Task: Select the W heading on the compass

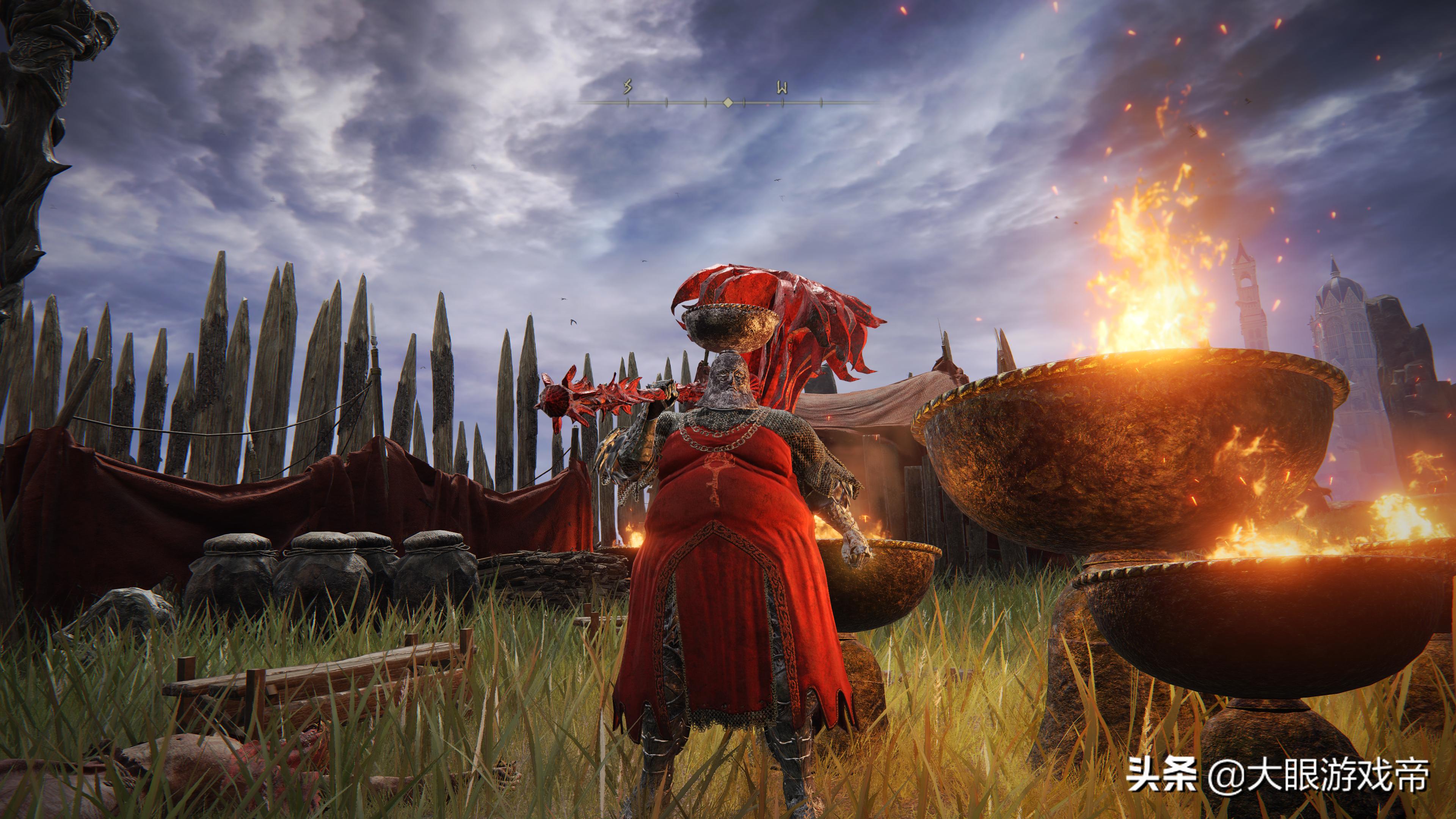Action: [x=782, y=88]
